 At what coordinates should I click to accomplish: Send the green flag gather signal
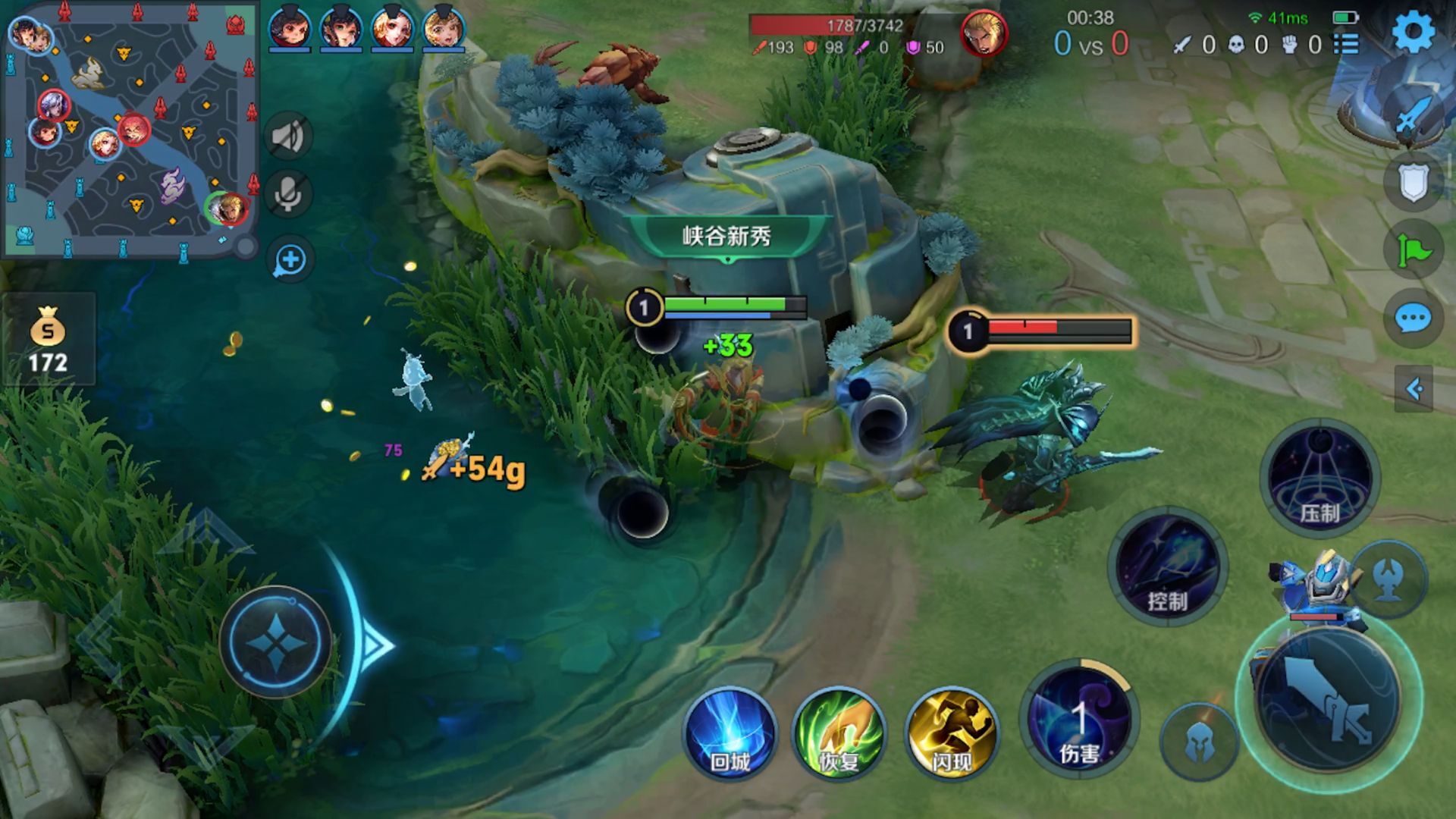click(1414, 249)
